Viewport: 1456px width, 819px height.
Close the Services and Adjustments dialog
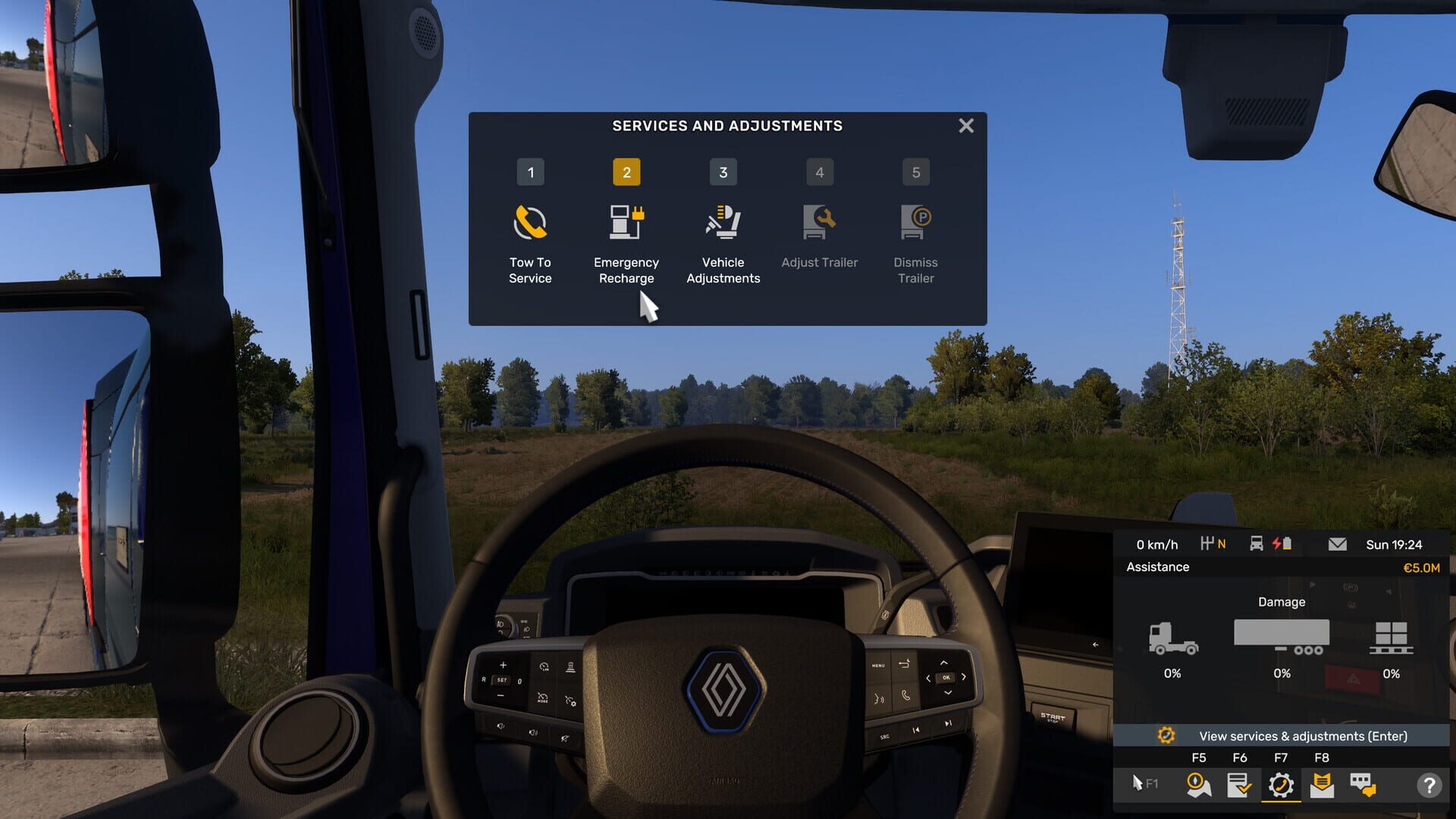coord(965,126)
